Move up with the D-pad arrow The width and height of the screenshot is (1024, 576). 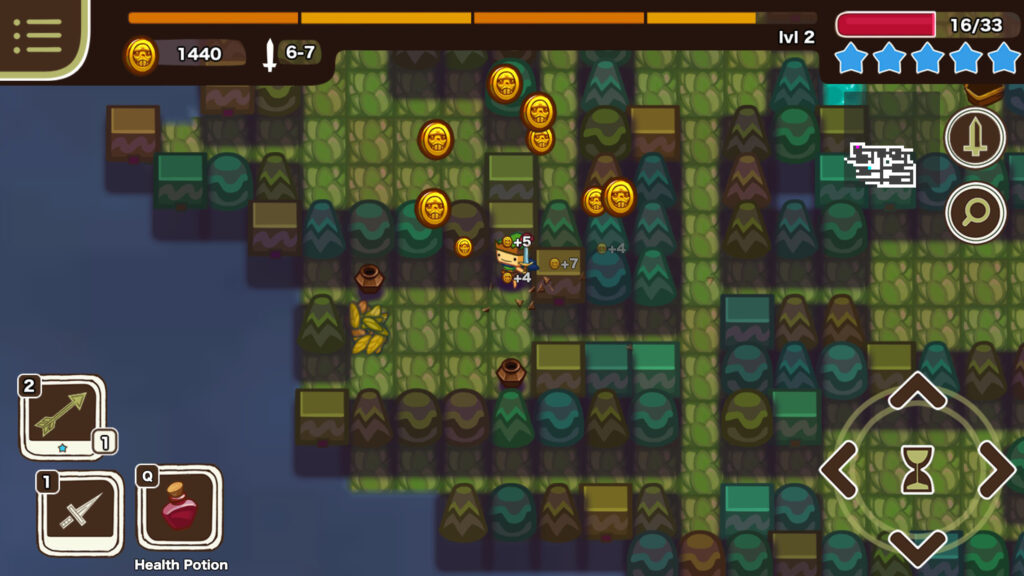917,391
